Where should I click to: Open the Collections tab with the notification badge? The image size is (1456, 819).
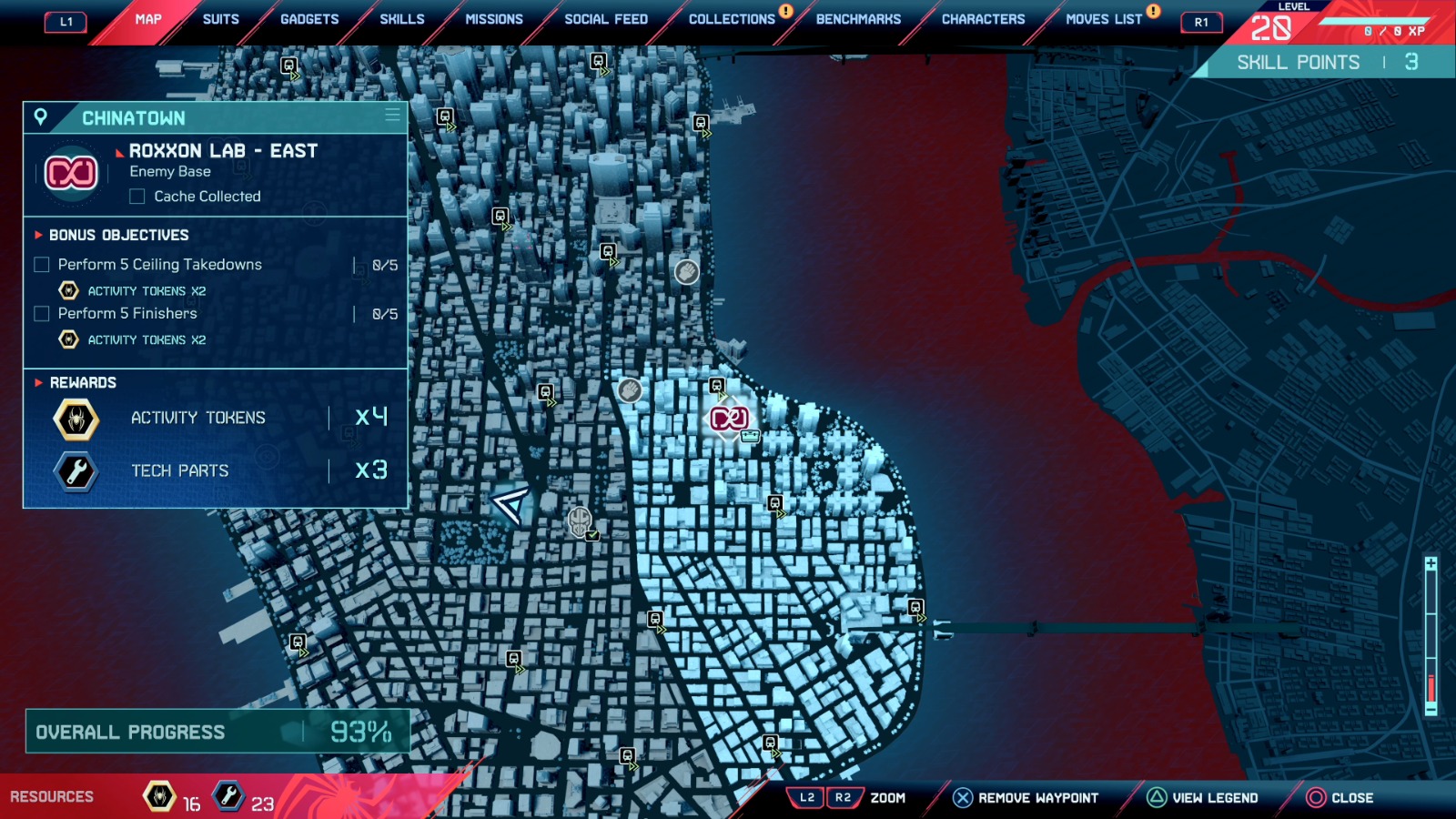(x=731, y=18)
